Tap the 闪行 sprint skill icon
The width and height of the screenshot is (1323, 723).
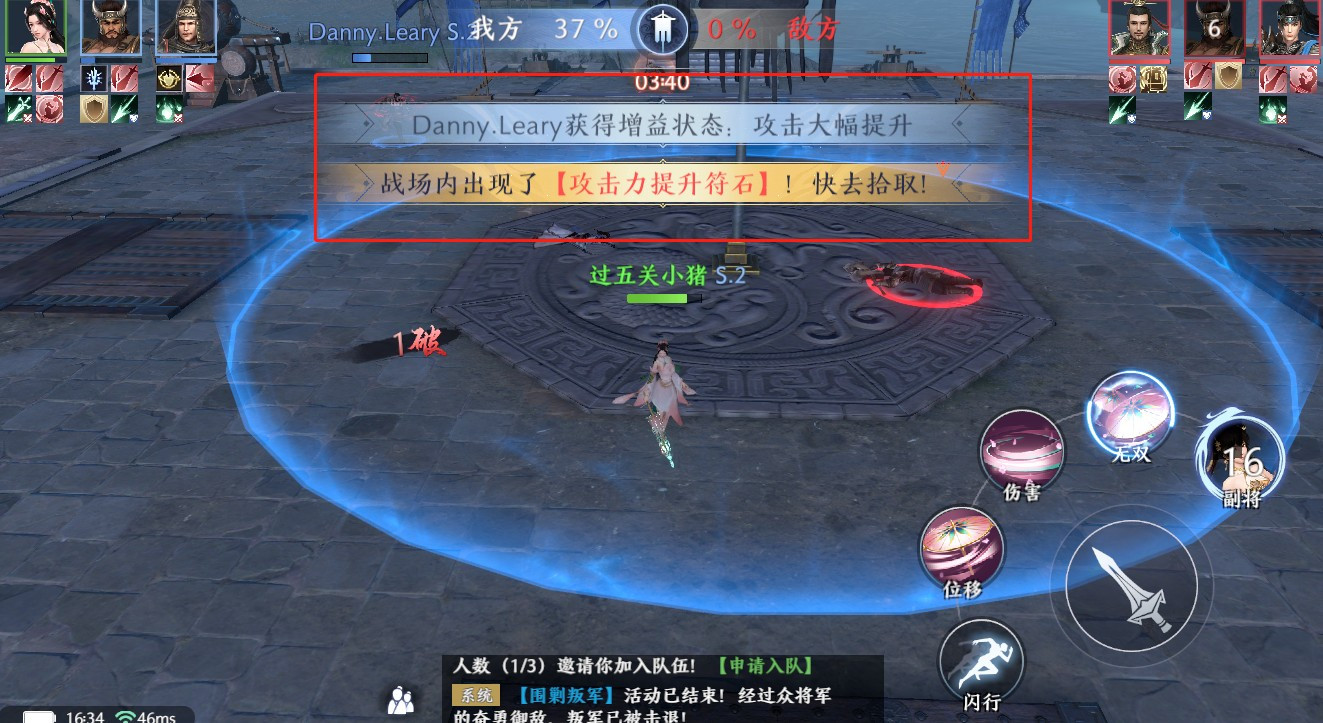tap(981, 658)
